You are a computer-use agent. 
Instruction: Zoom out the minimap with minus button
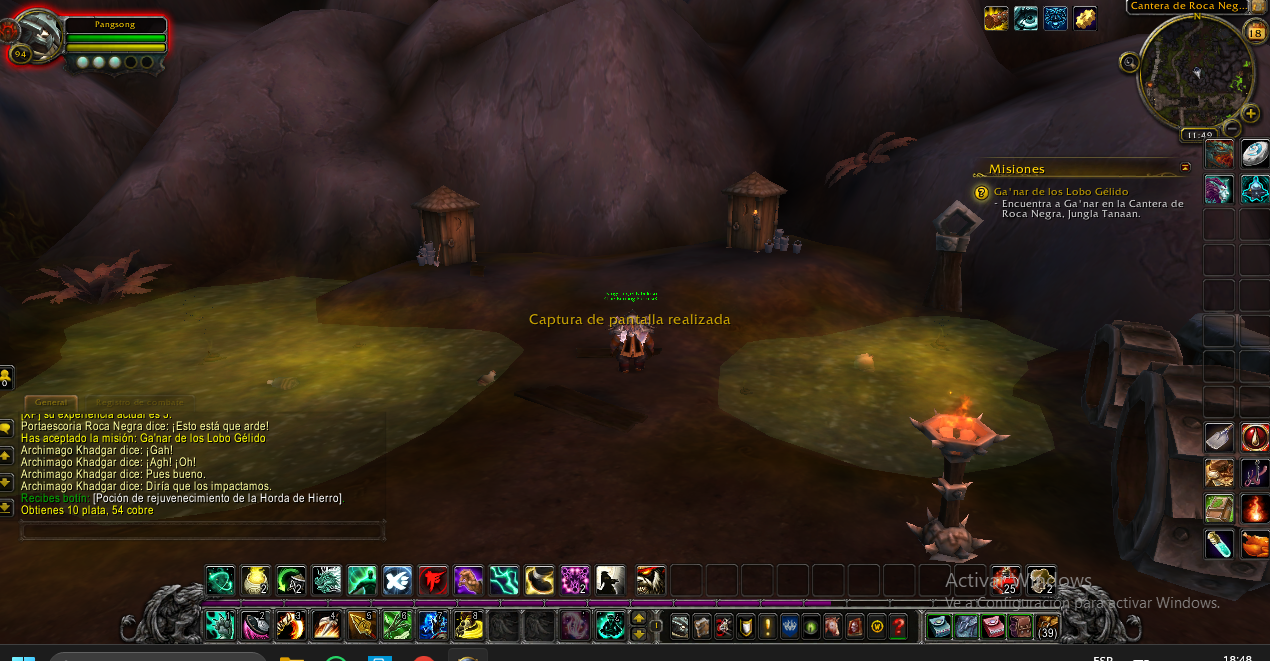click(1233, 129)
